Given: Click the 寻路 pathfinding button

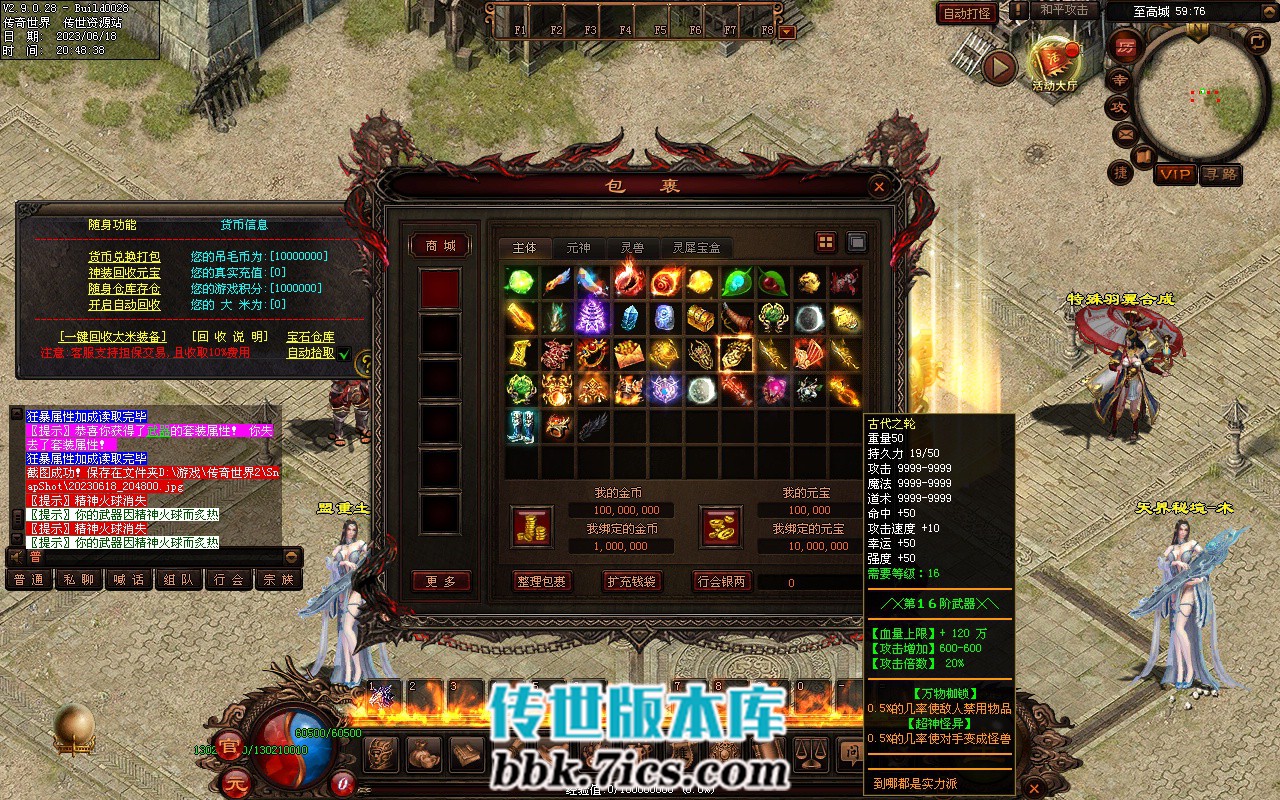Looking at the screenshot, I should click(1221, 174).
